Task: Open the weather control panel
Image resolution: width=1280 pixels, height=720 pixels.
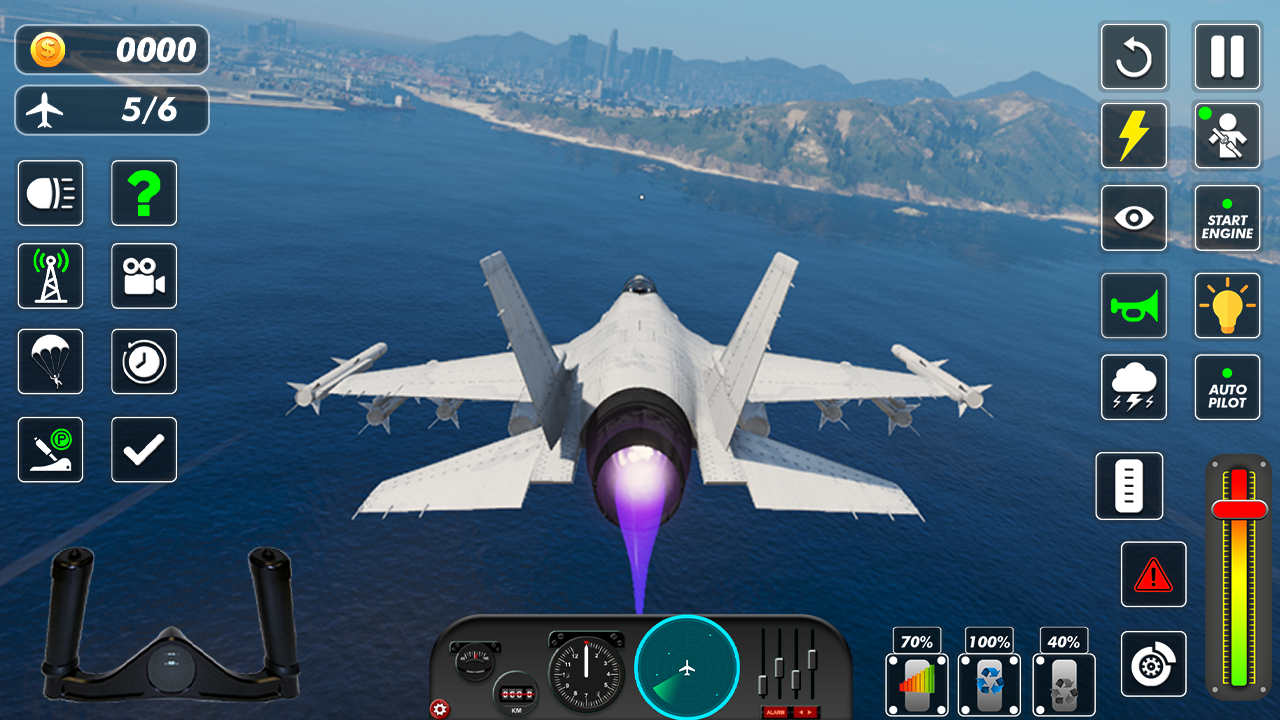Action: tap(1134, 387)
